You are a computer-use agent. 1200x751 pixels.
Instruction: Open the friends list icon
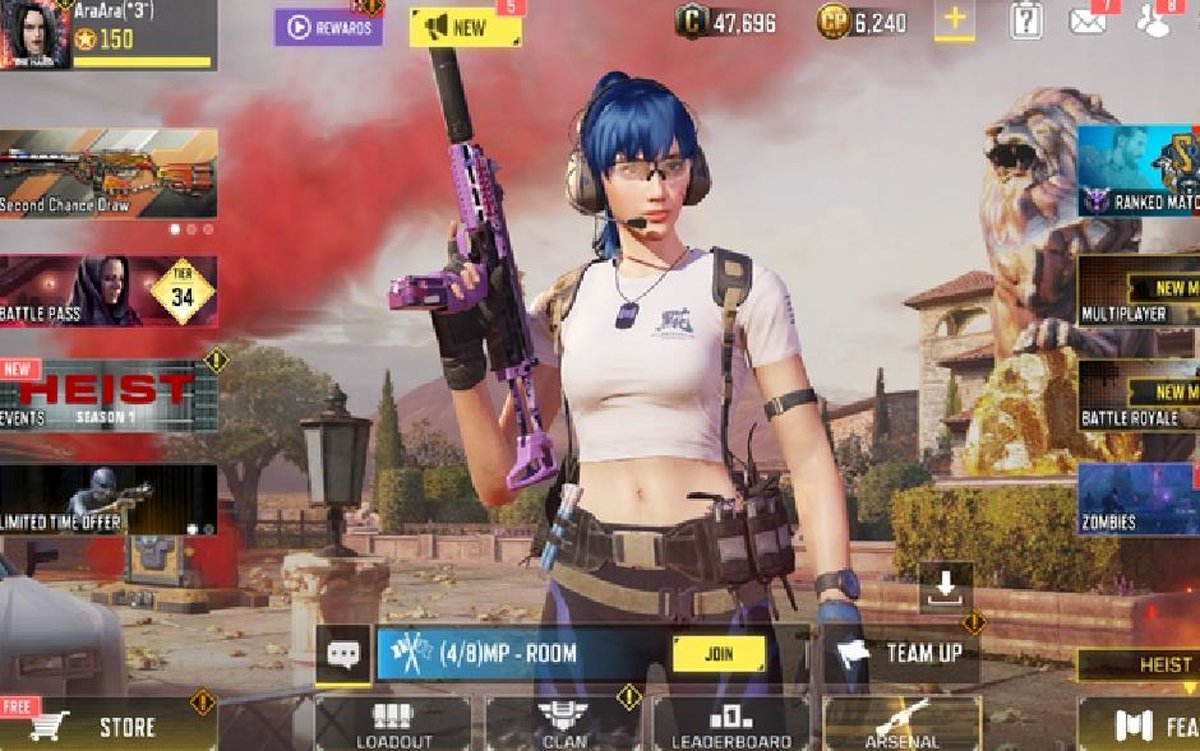[1155, 21]
